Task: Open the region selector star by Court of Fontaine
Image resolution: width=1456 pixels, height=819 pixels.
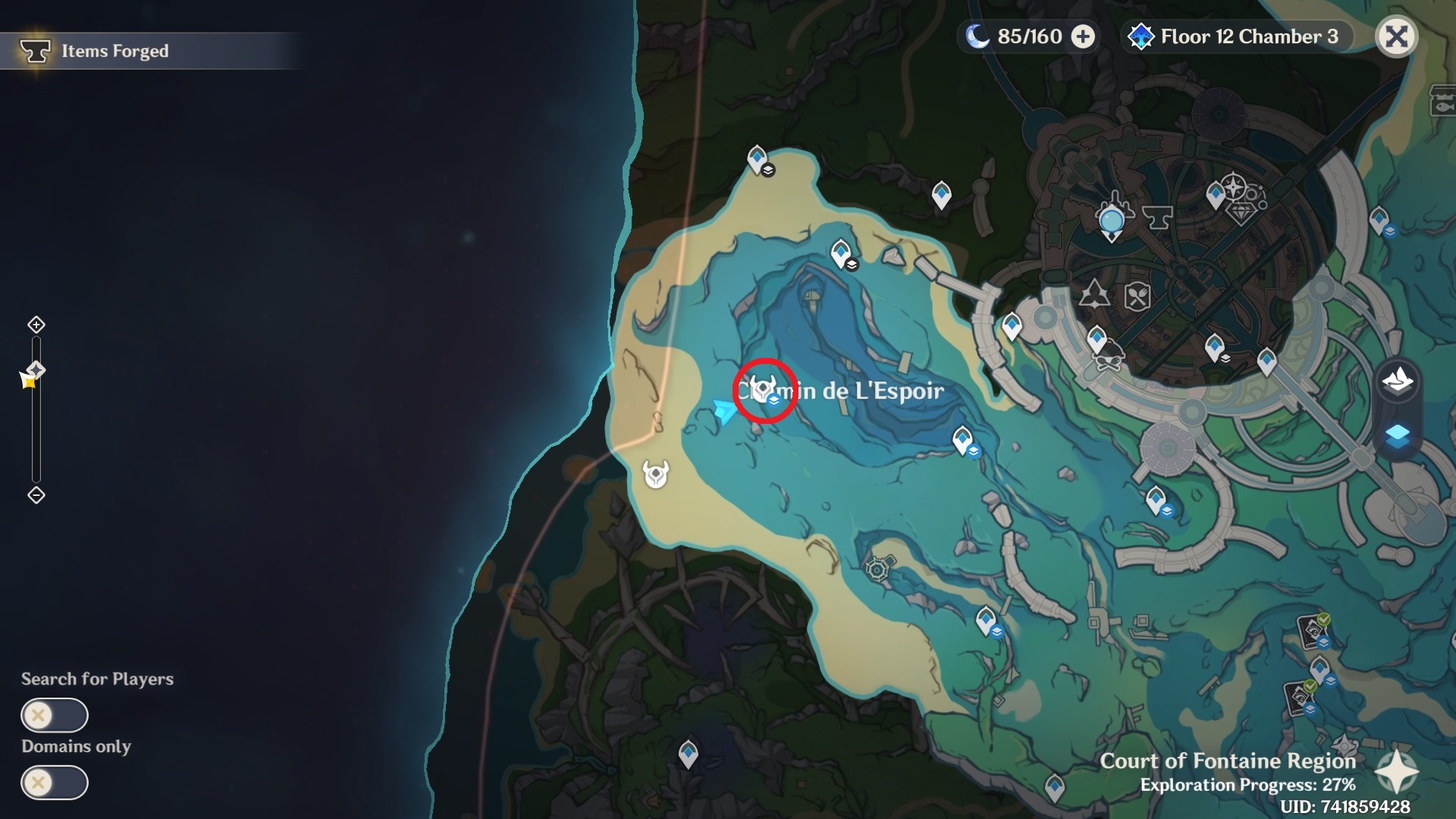Action: click(x=1396, y=773)
